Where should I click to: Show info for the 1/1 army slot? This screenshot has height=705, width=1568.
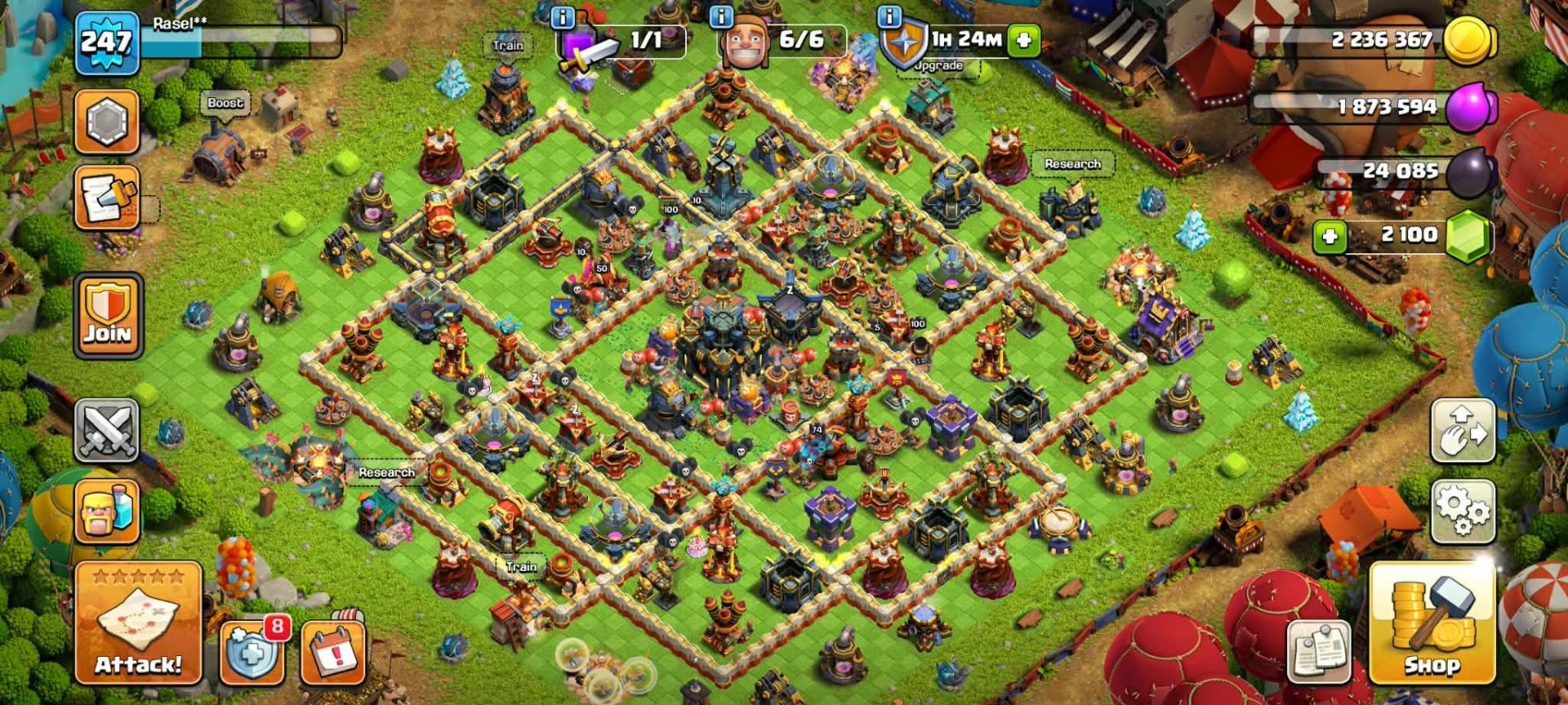click(x=563, y=16)
